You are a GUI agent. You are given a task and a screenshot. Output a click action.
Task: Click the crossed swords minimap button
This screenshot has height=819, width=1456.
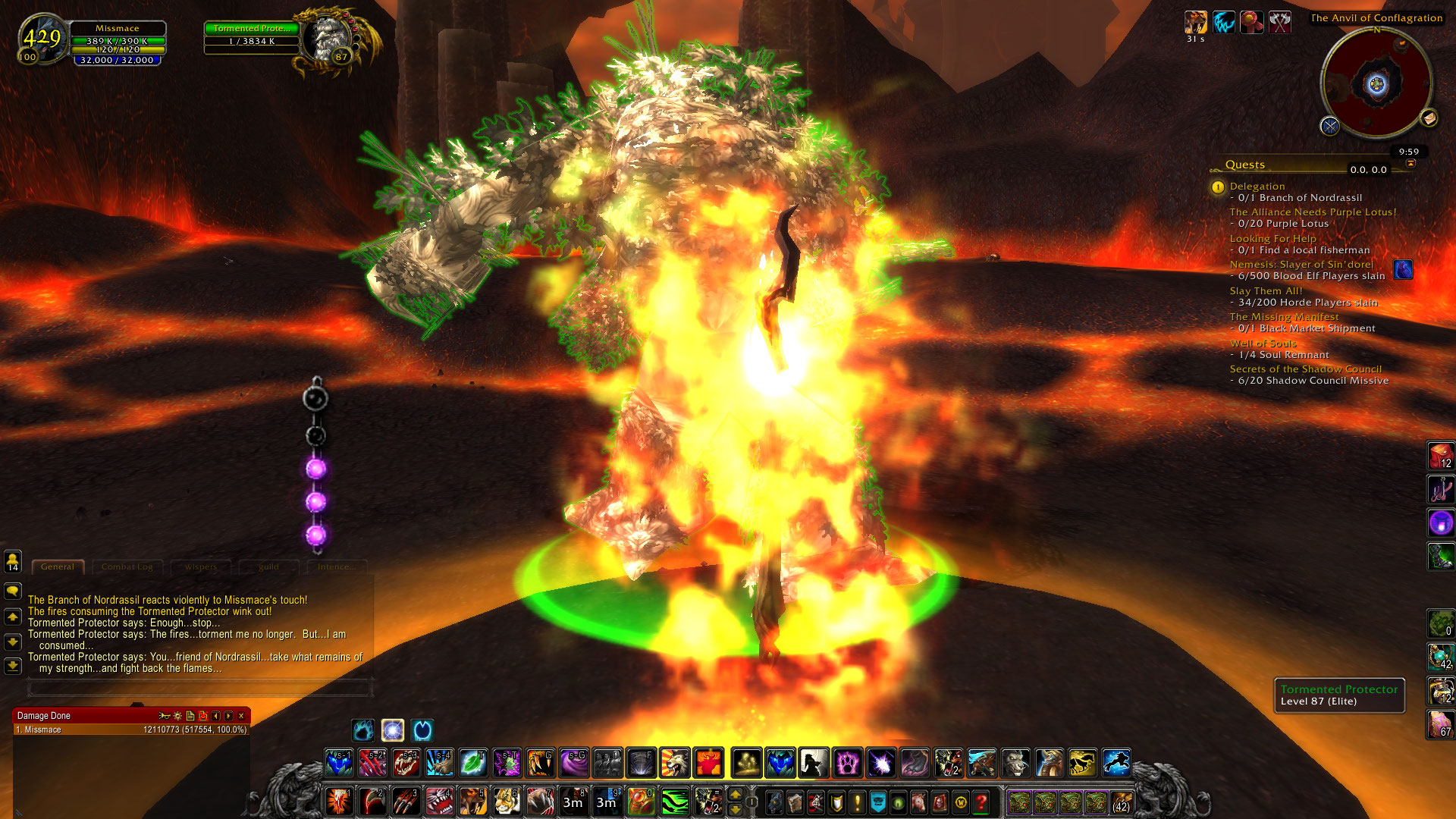[1329, 126]
